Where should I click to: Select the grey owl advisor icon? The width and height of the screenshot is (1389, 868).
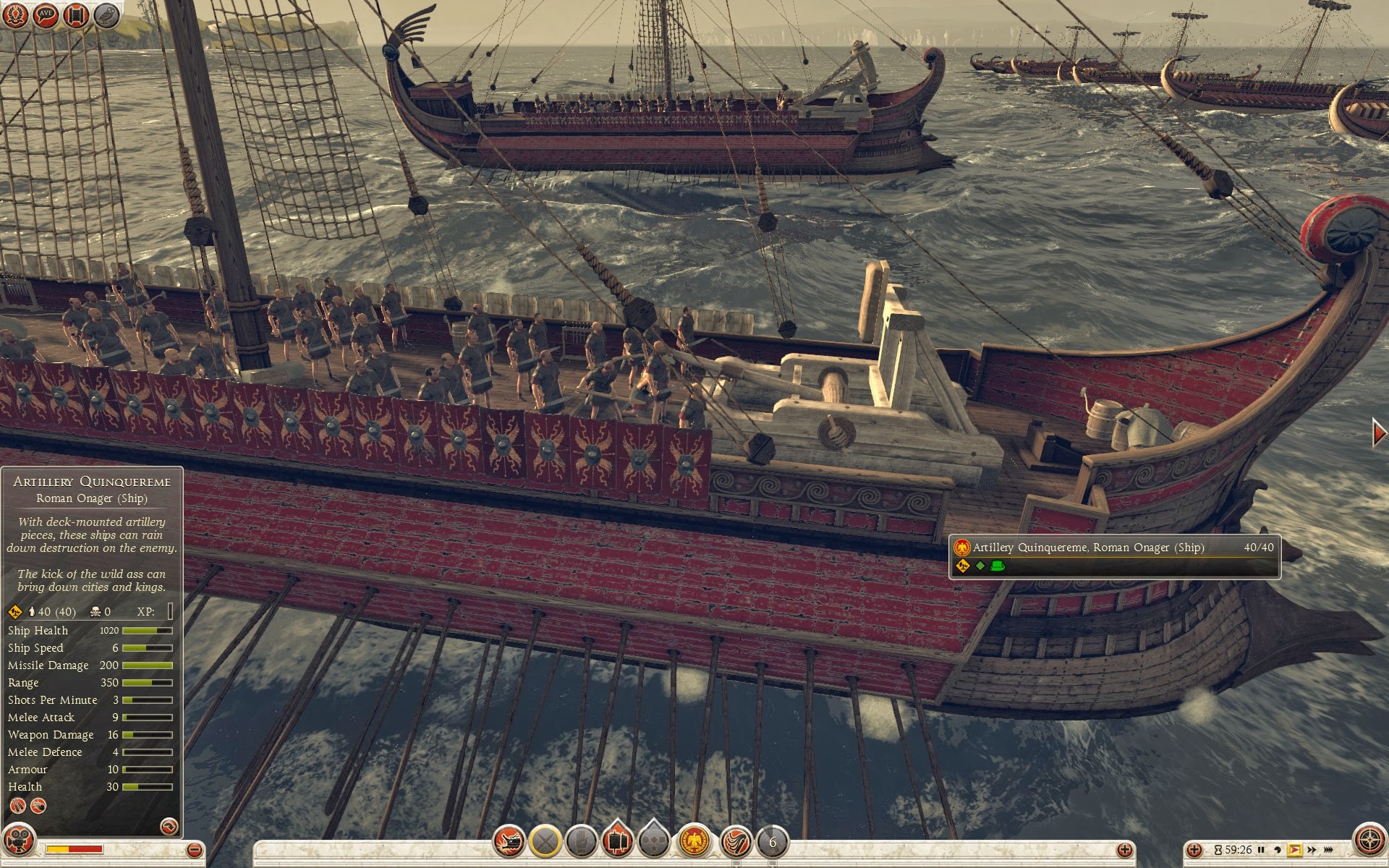tap(106, 15)
